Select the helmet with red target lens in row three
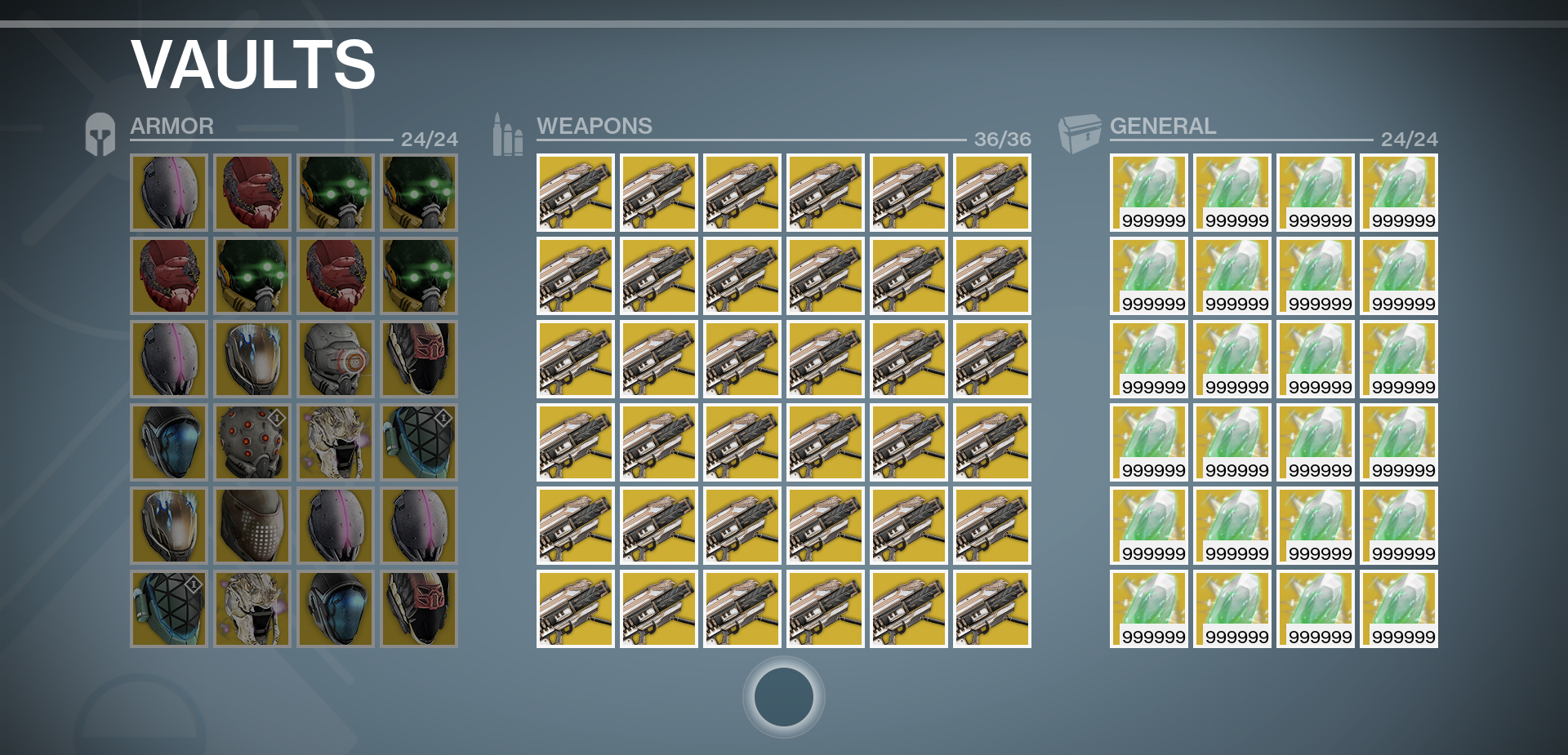Screen dimensions: 1568x755 point(335,358)
